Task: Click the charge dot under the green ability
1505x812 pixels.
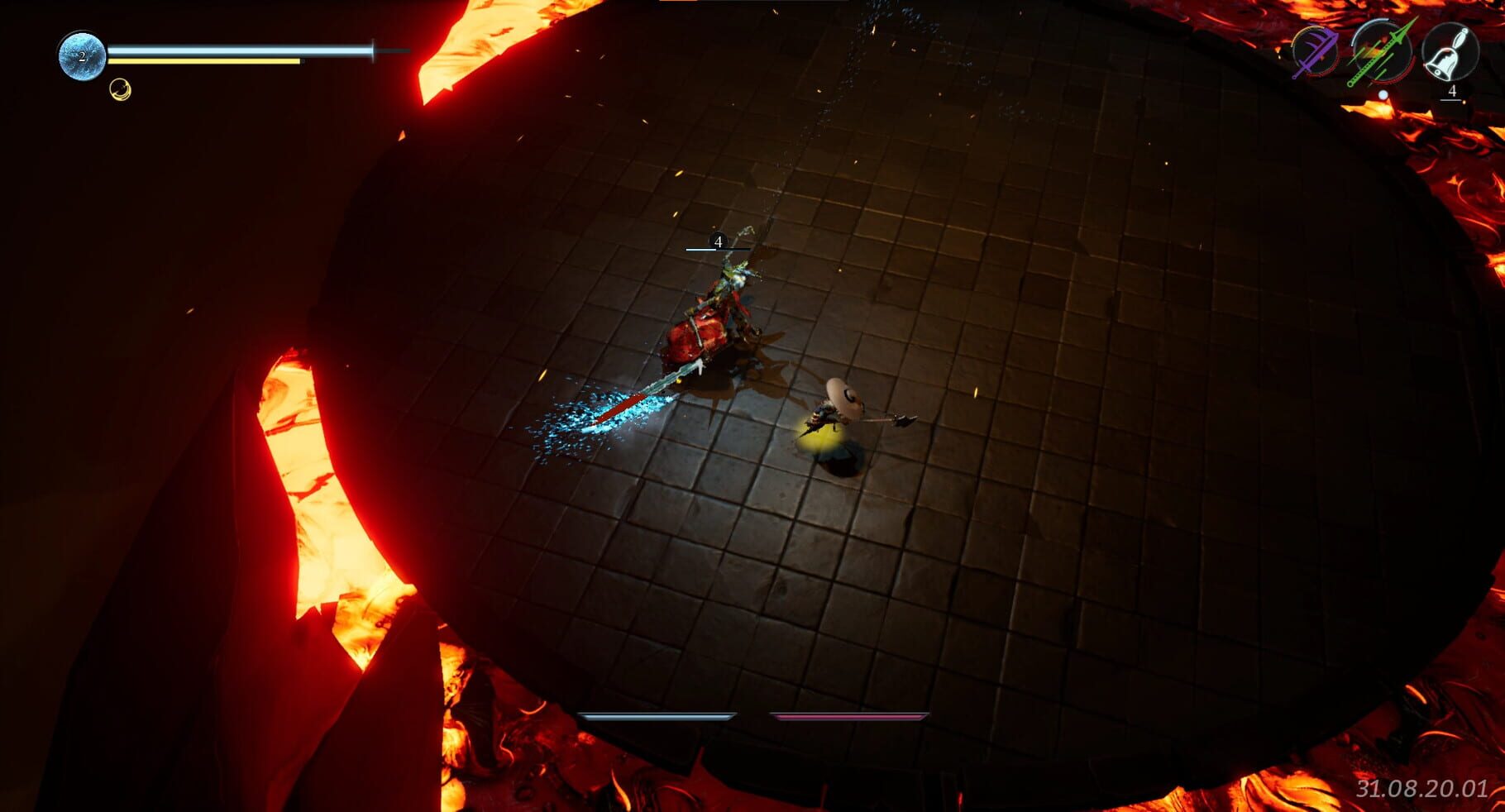Action: click(1383, 93)
